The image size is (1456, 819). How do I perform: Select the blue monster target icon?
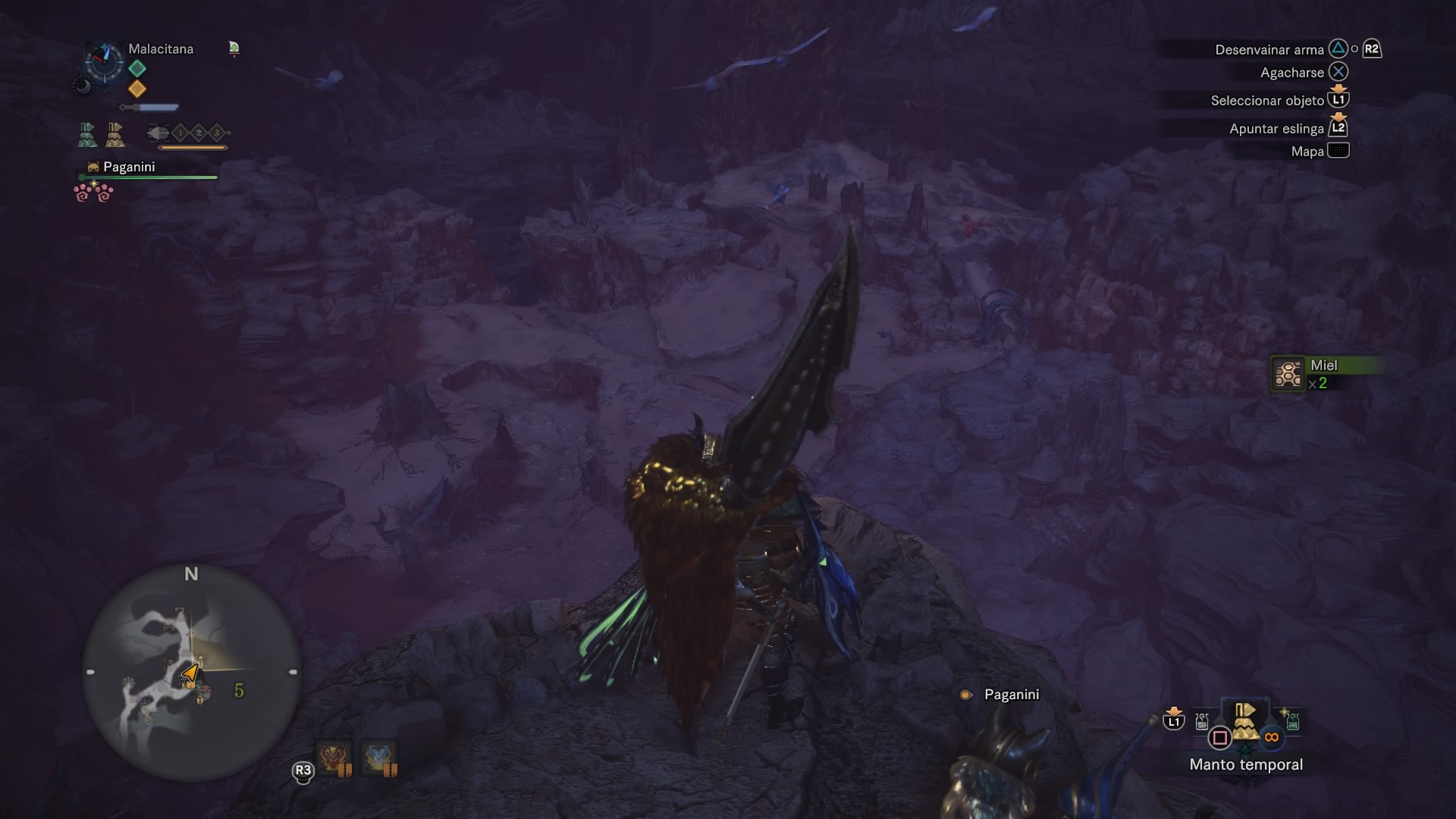(379, 758)
